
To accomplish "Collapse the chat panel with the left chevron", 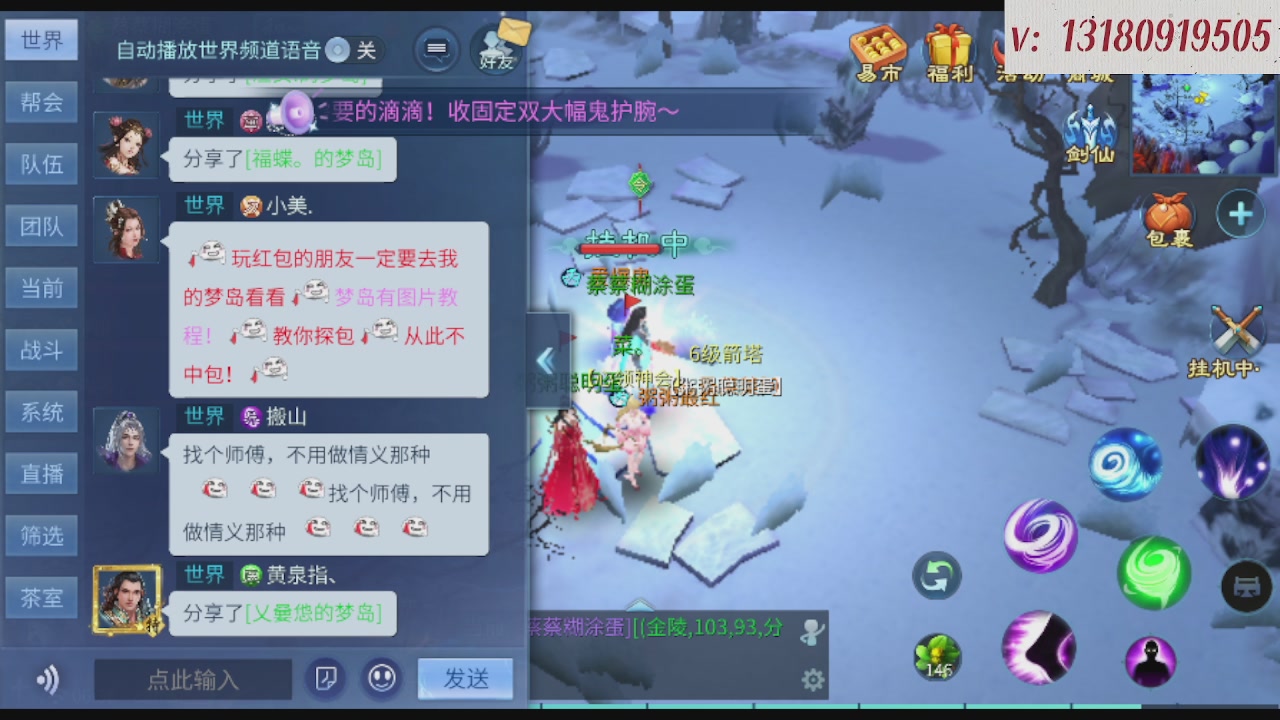I will click(546, 360).
